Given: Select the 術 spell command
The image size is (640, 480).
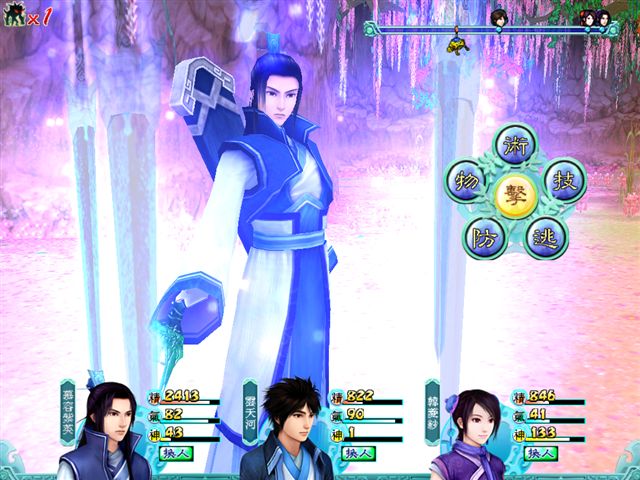Looking at the screenshot, I should click(x=516, y=145).
